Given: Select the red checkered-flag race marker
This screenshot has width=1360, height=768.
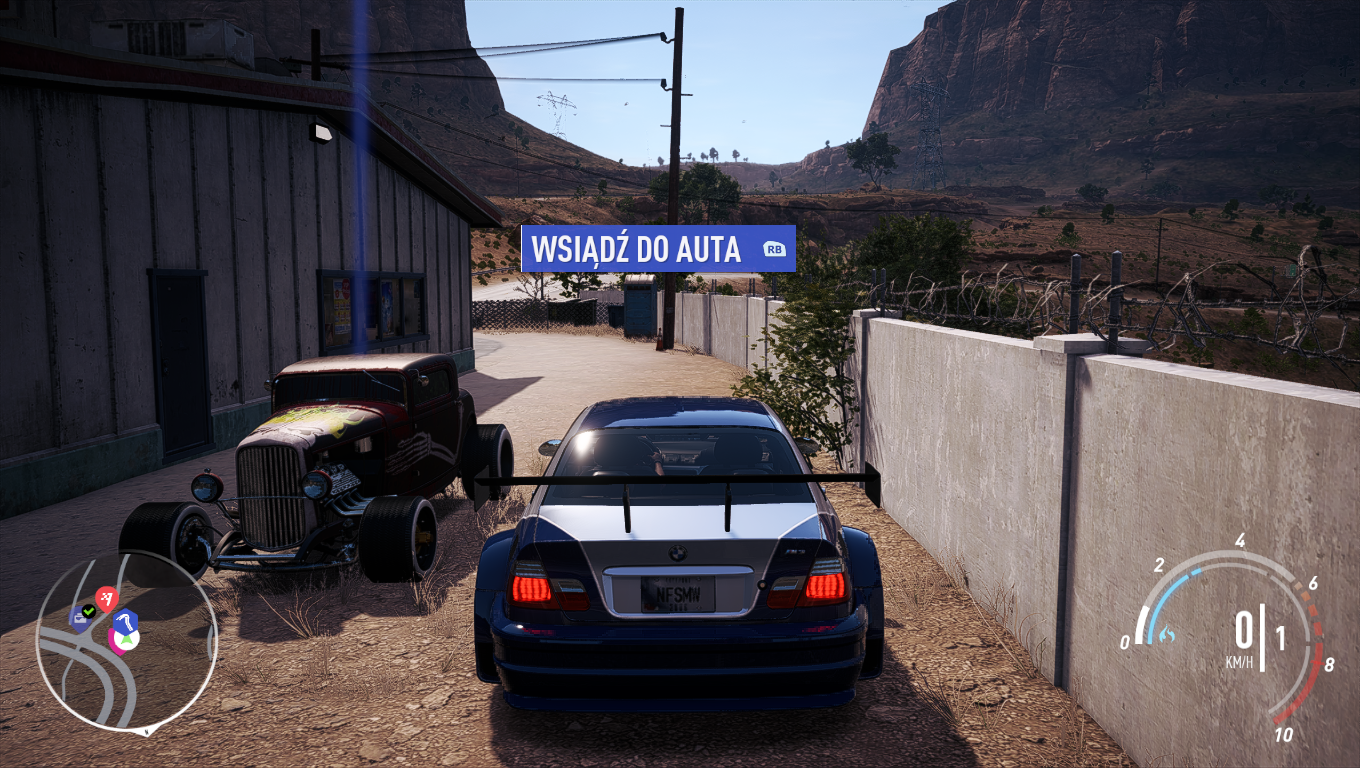Looking at the screenshot, I should (x=106, y=599).
